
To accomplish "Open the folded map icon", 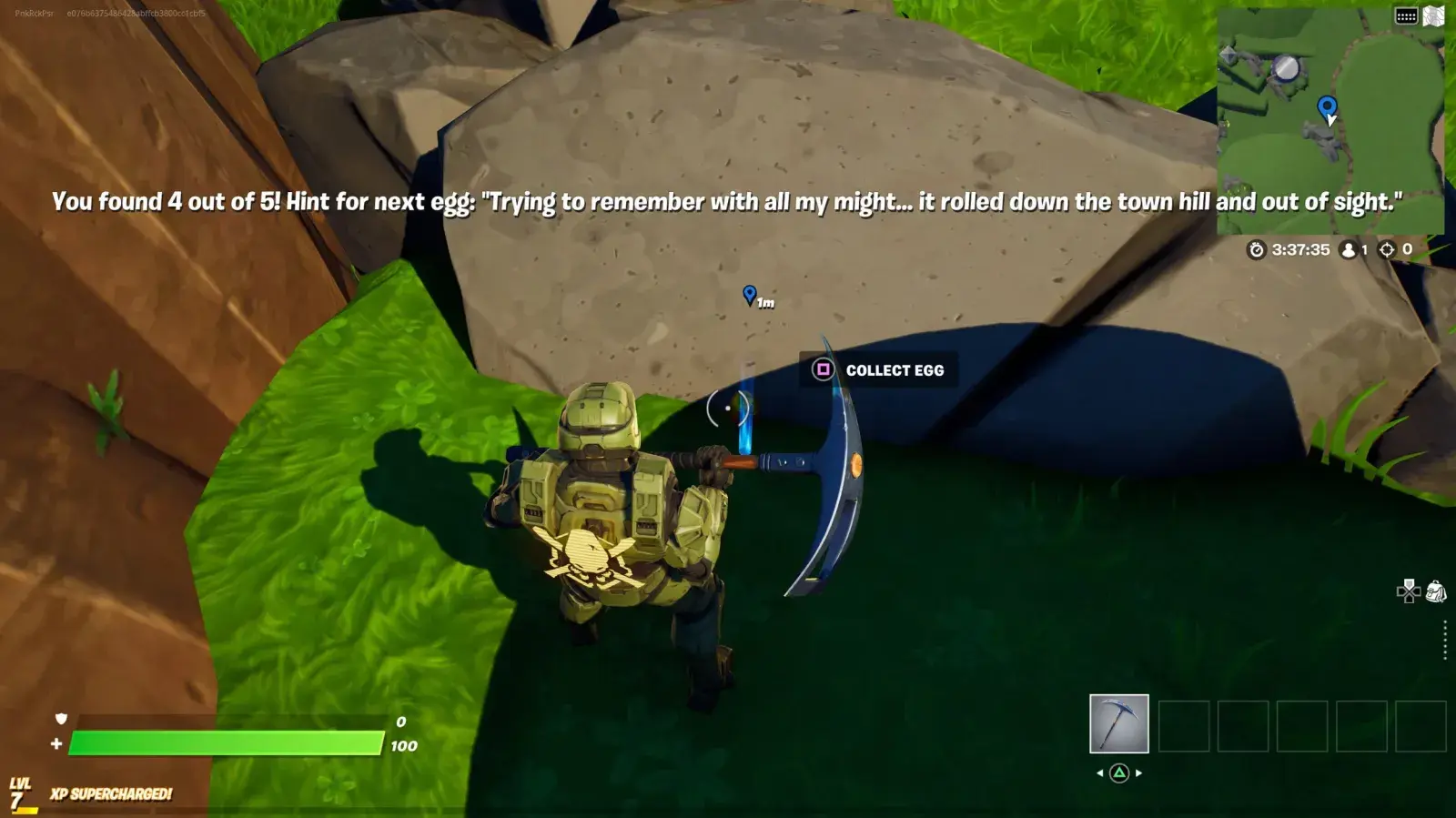I will click(1433, 16).
